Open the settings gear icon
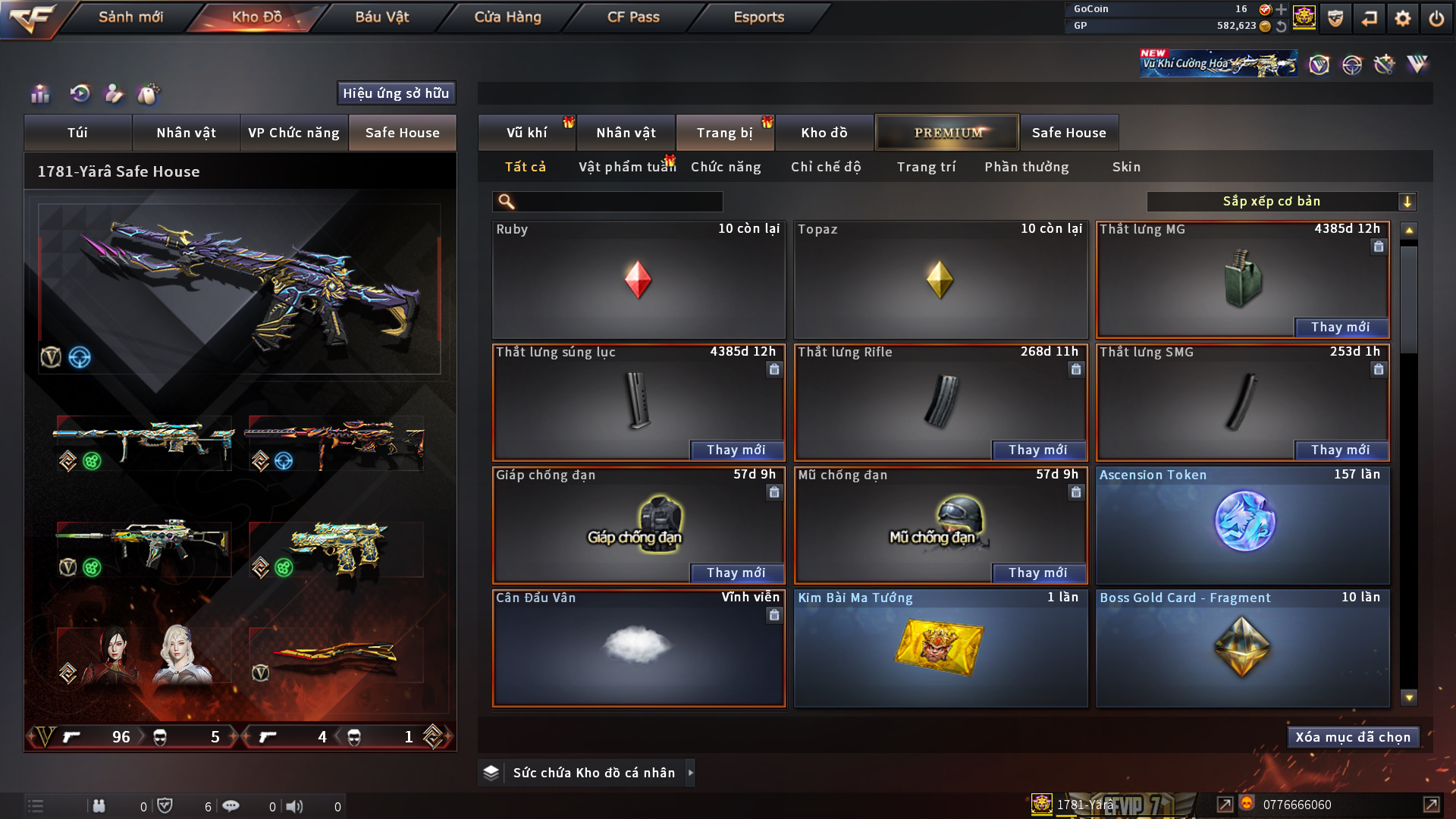This screenshot has height=819, width=1456. coord(1402,18)
